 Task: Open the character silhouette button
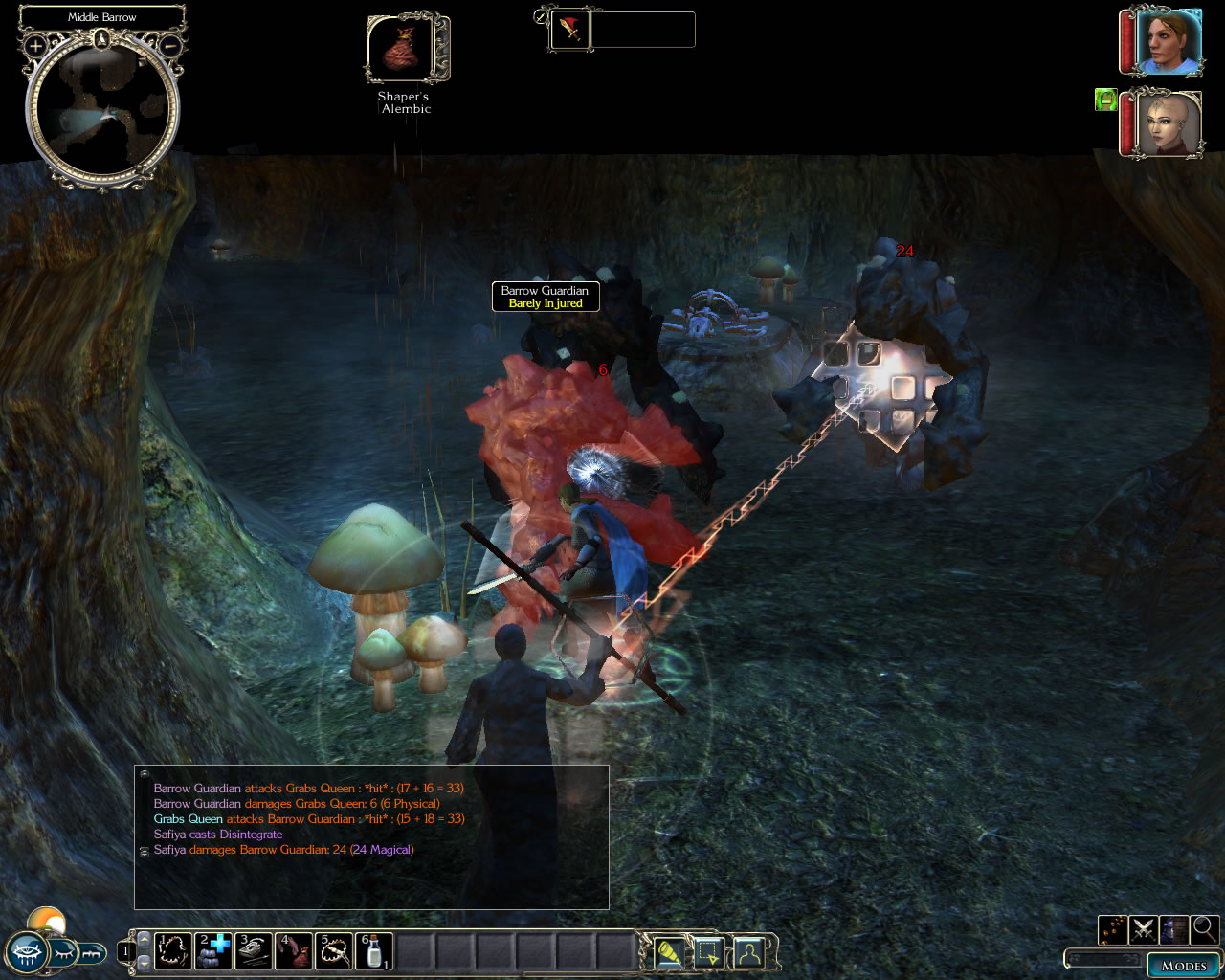(x=748, y=952)
